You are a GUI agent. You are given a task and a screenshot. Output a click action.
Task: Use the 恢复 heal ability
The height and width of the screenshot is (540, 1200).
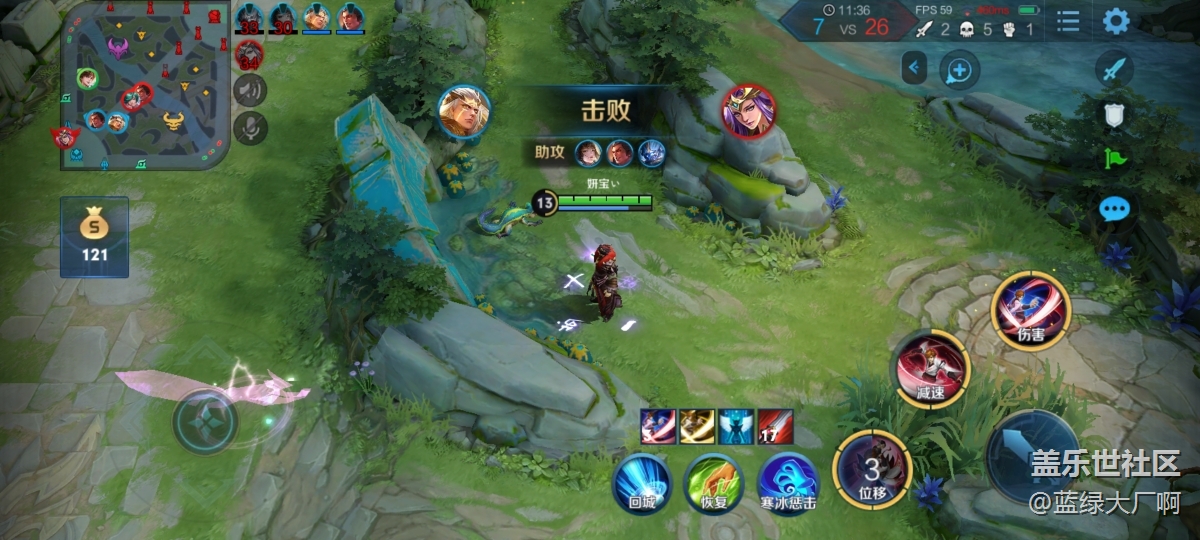point(713,484)
